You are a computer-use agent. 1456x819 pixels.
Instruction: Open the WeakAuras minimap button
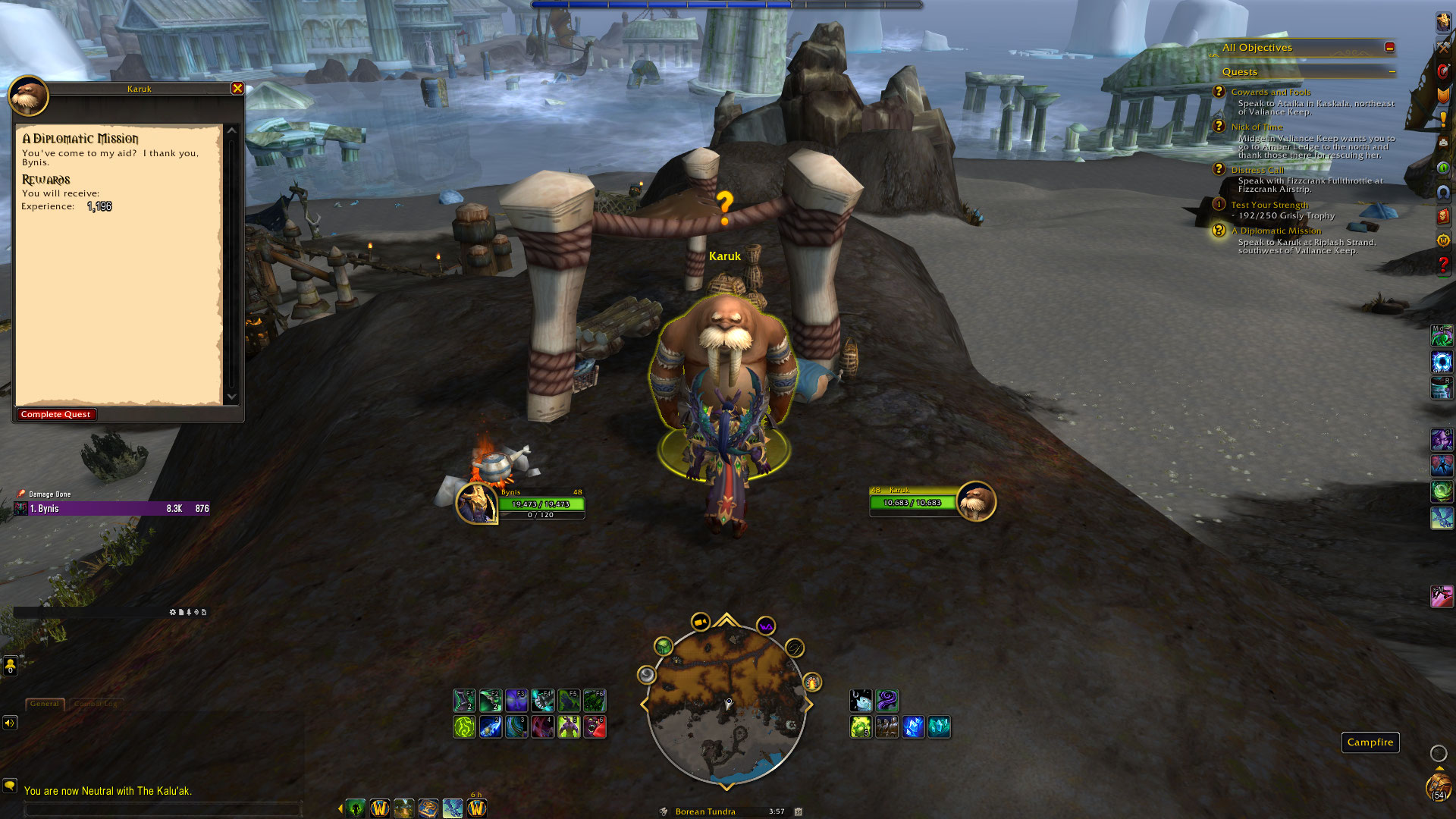point(766,627)
